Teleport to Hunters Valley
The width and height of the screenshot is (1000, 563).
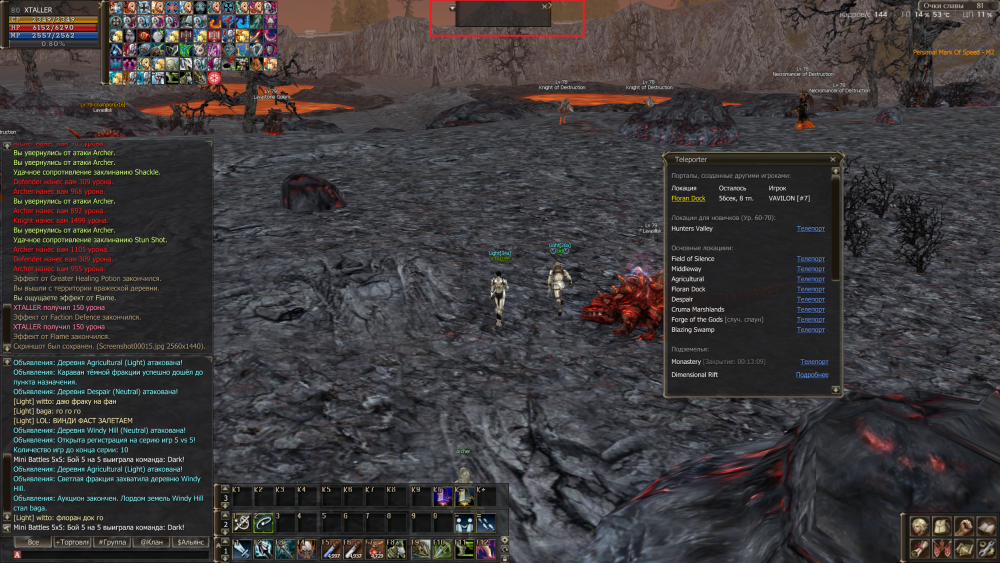[811, 229]
